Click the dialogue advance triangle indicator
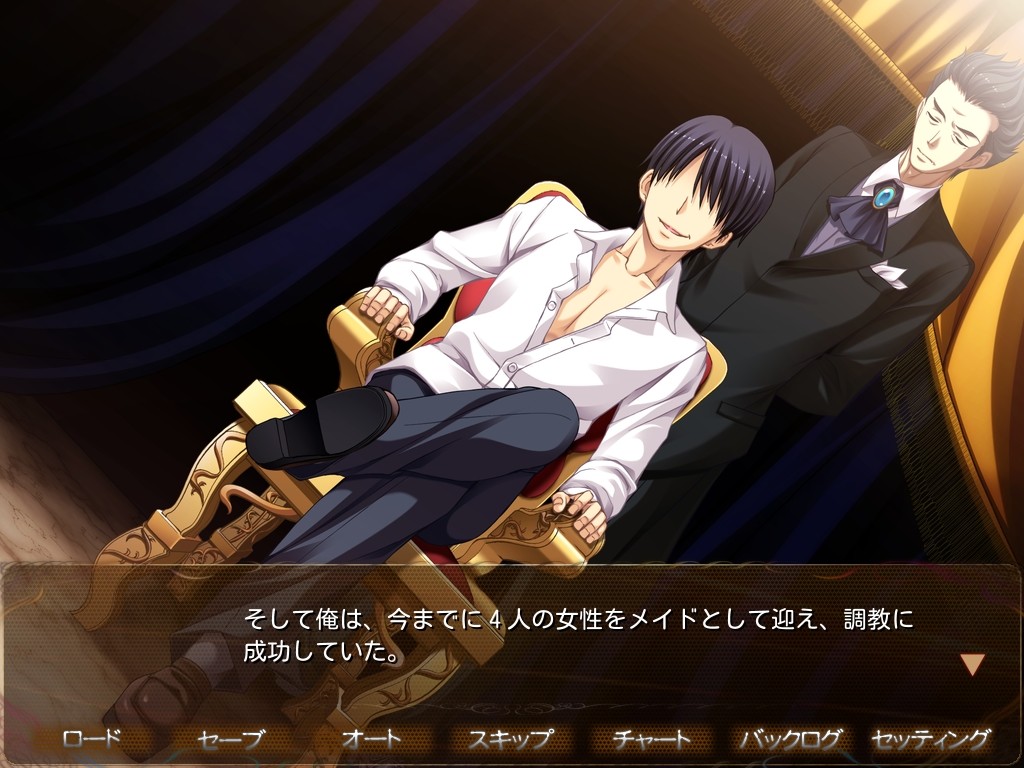The width and height of the screenshot is (1024, 768). (x=972, y=664)
